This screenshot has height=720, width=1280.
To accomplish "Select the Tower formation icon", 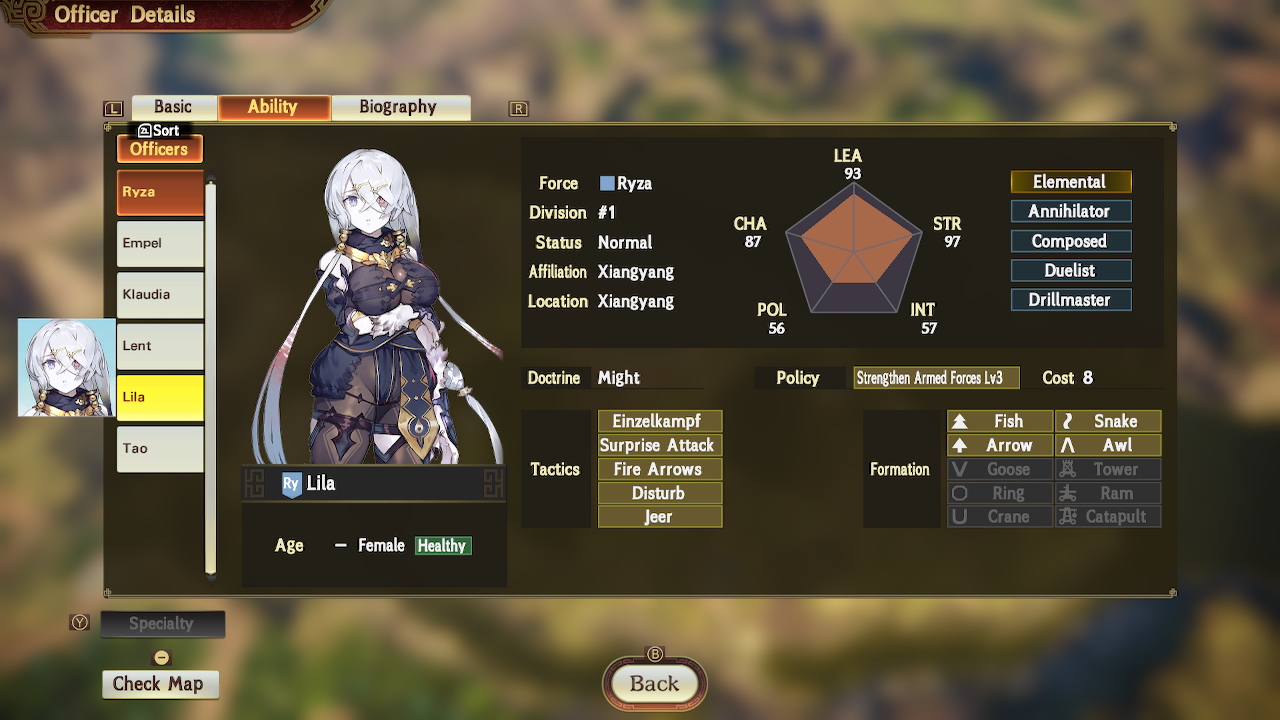I will 1108,469.
